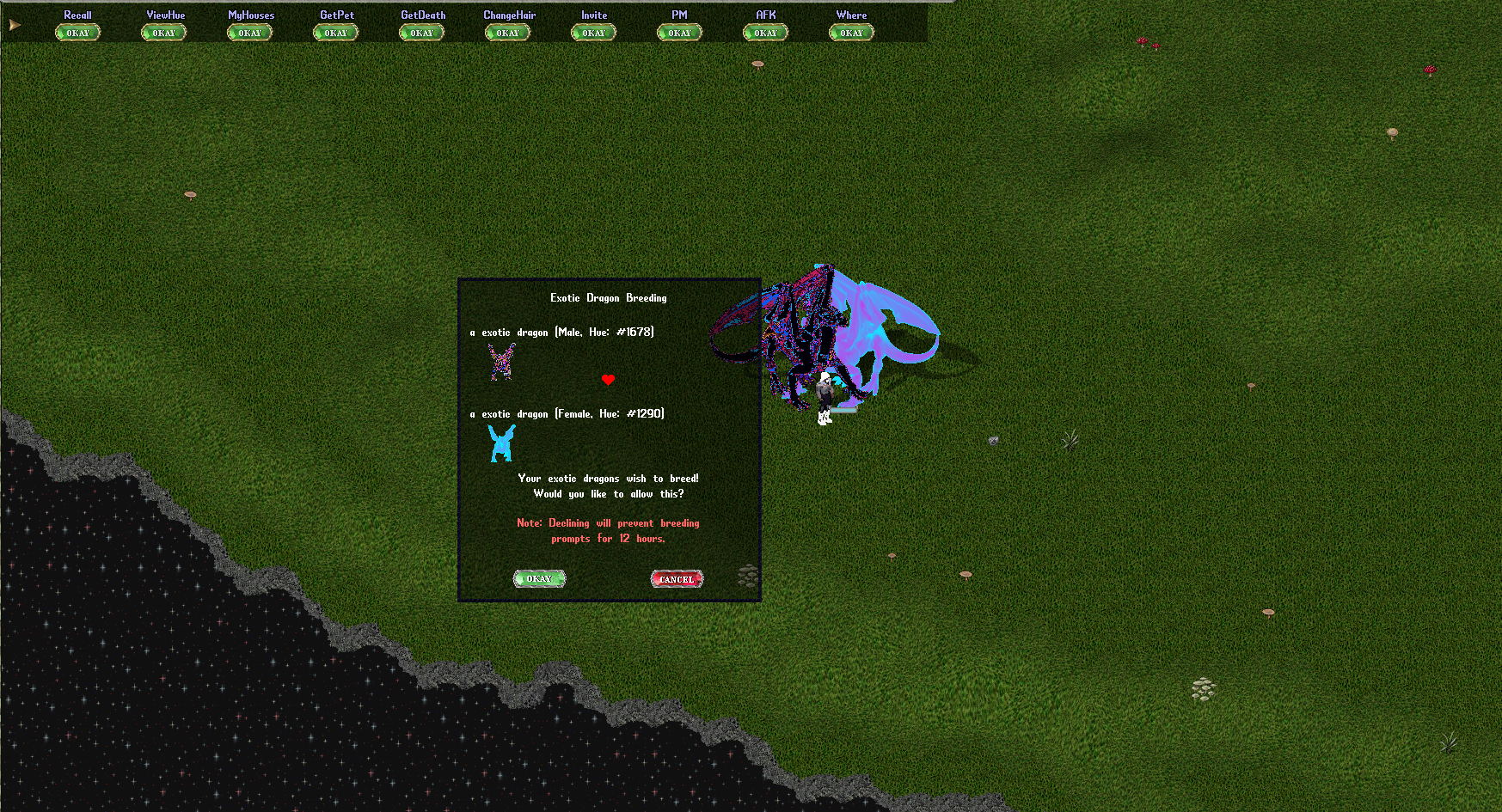Click the GetDeath OKAY button

[x=421, y=33]
